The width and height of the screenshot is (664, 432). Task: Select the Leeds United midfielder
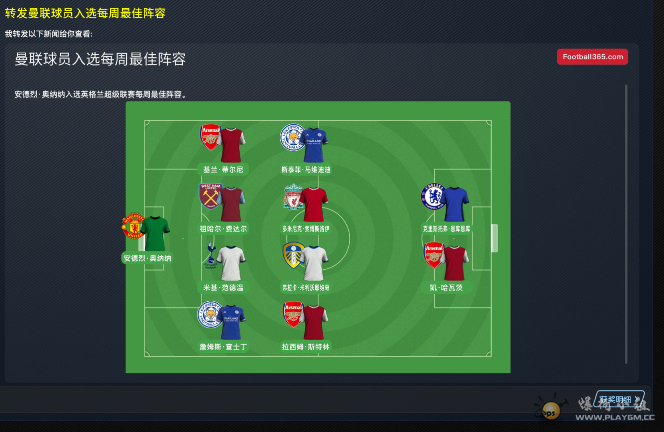pyautogui.click(x=305, y=263)
